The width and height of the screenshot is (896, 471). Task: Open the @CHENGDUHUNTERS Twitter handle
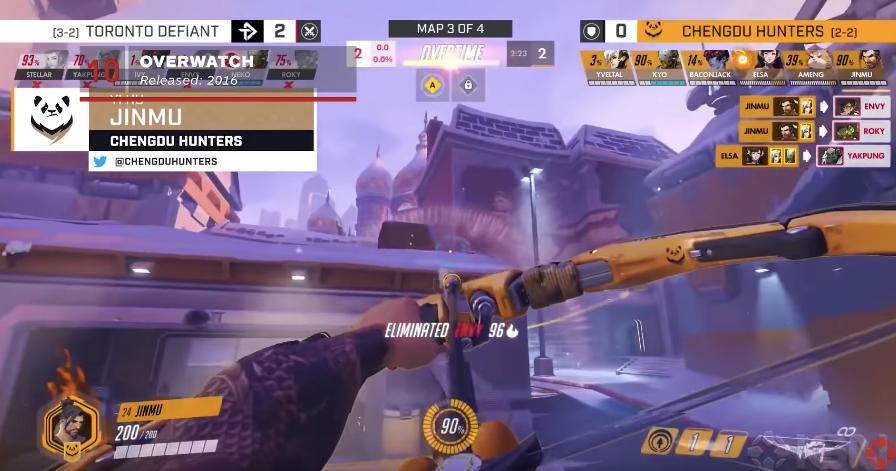pyautogui.click(x=160, y=161)
